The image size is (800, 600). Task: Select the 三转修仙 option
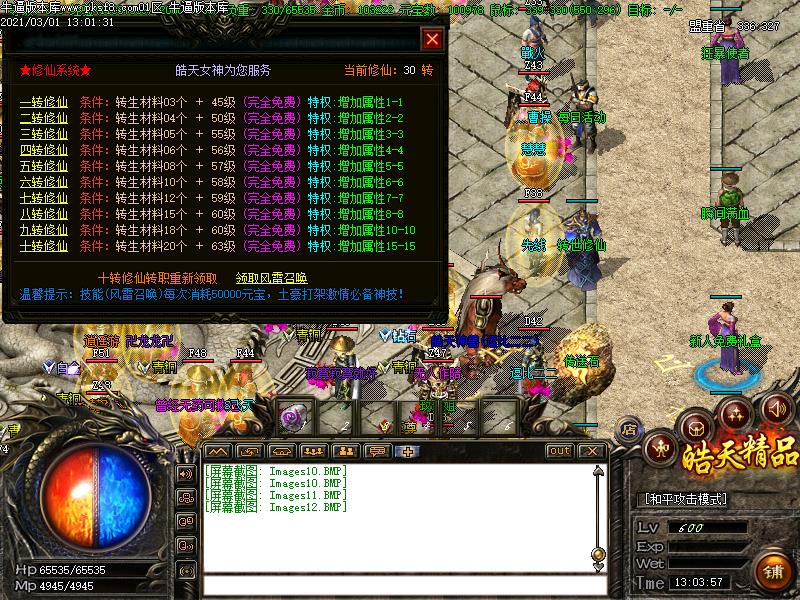[44, 134]
